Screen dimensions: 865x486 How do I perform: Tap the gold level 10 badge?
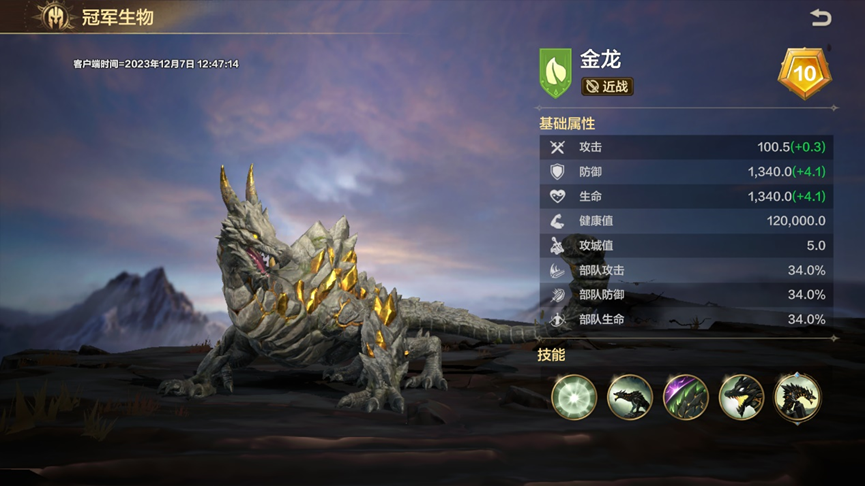click(x=804, y=72)
